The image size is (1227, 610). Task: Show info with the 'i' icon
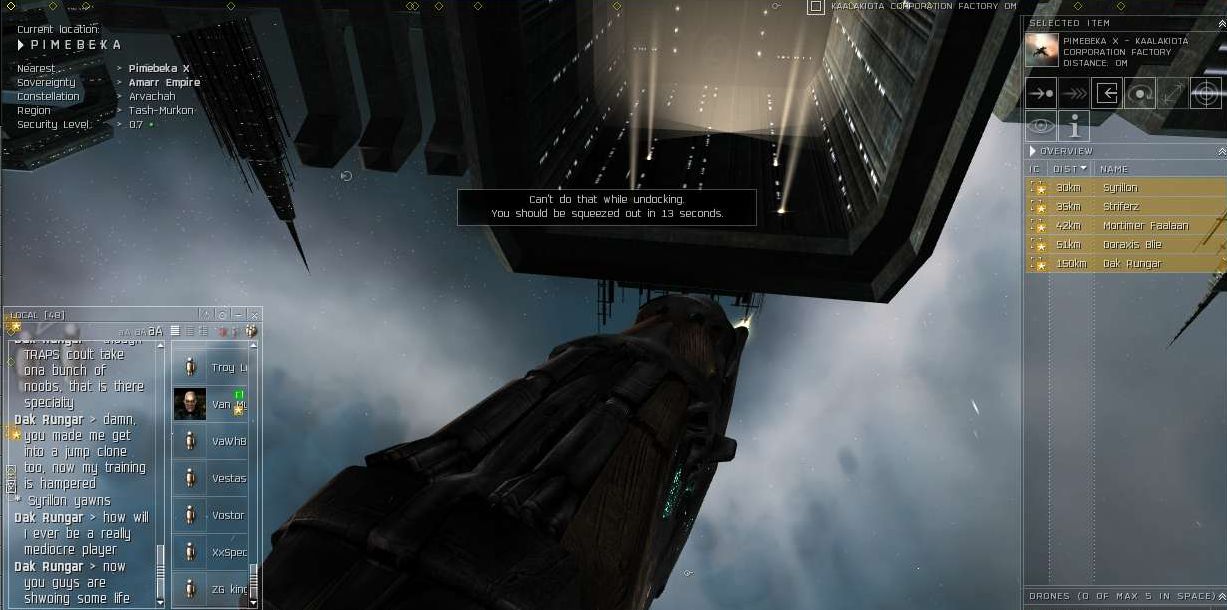(1074, 126)
